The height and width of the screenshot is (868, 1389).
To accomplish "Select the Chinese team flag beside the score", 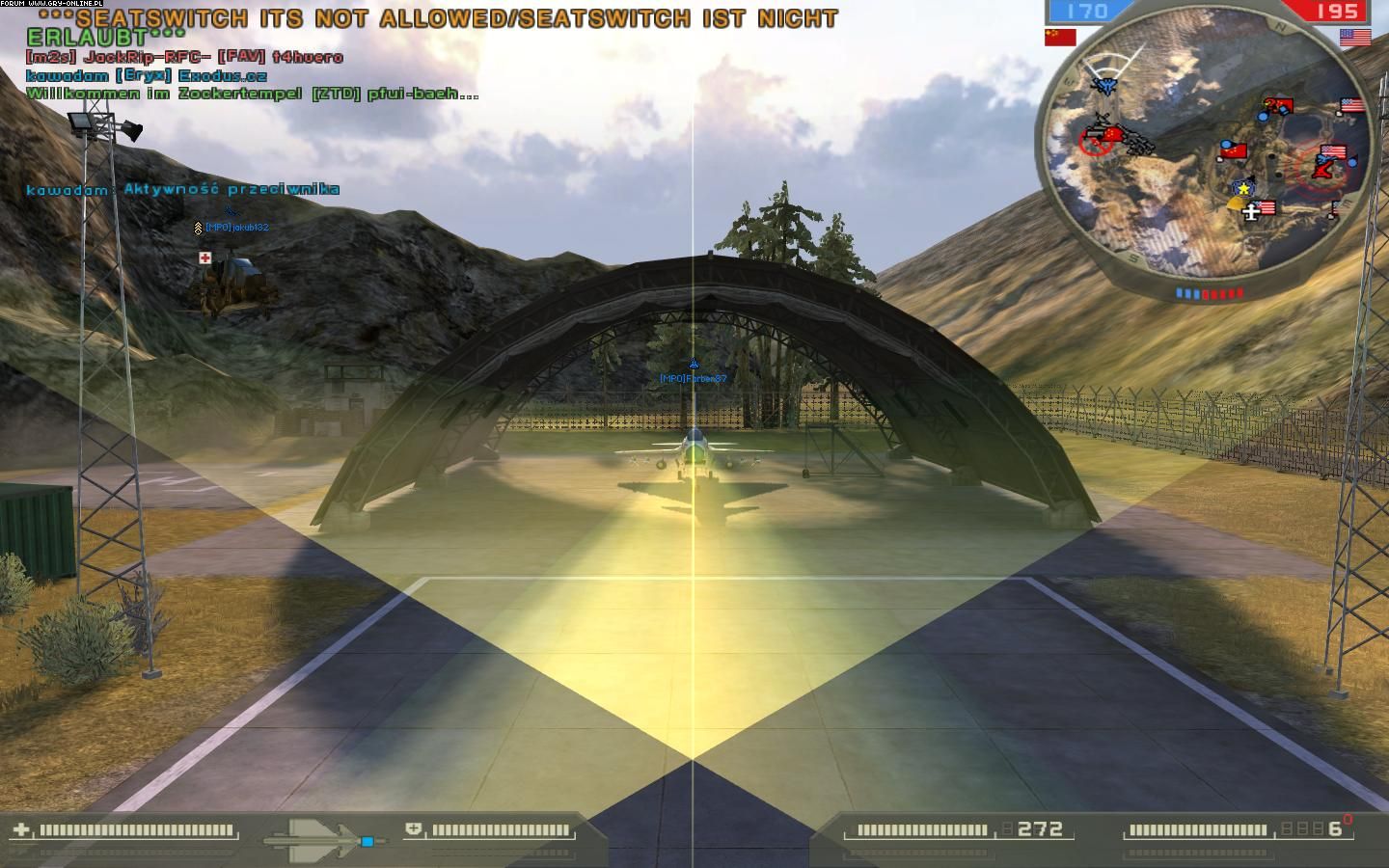I will [x=1060, y=37].
